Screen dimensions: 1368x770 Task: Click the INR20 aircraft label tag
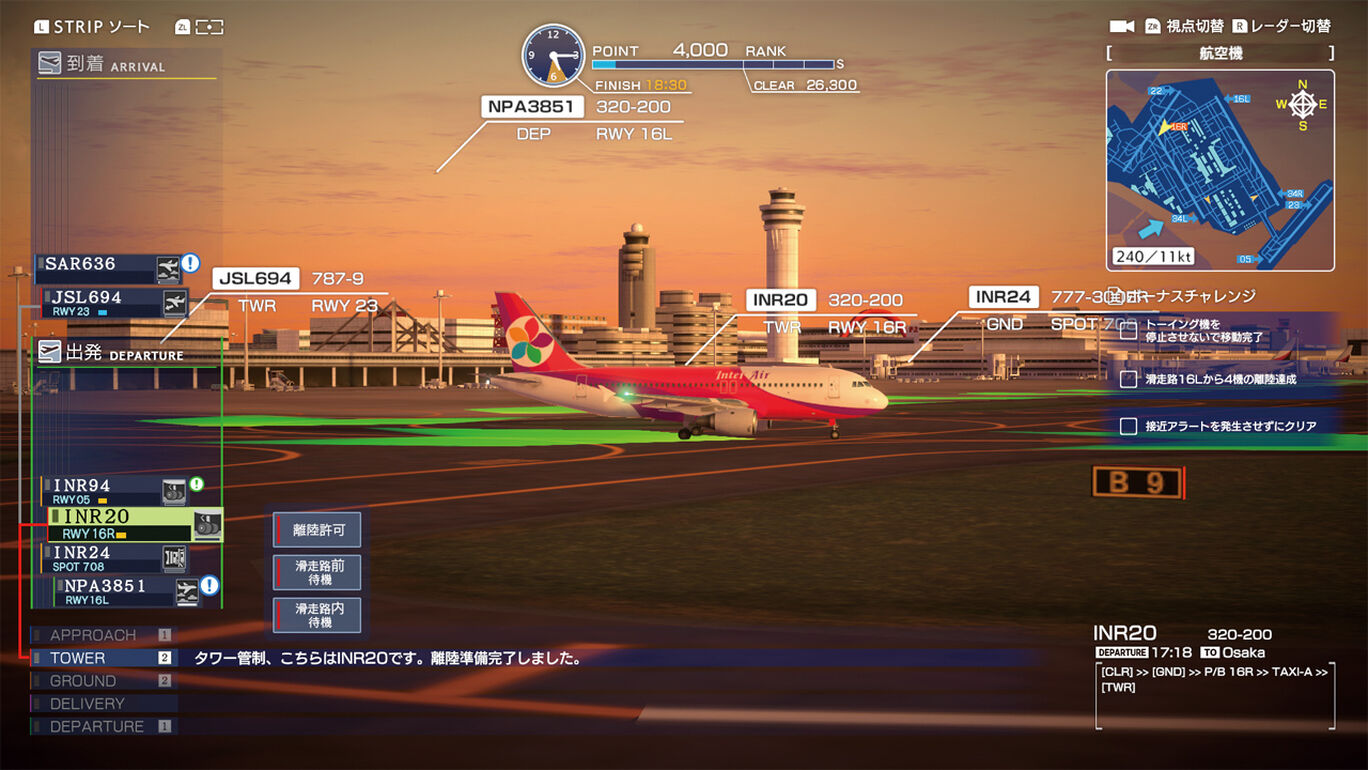pos(781,300)
